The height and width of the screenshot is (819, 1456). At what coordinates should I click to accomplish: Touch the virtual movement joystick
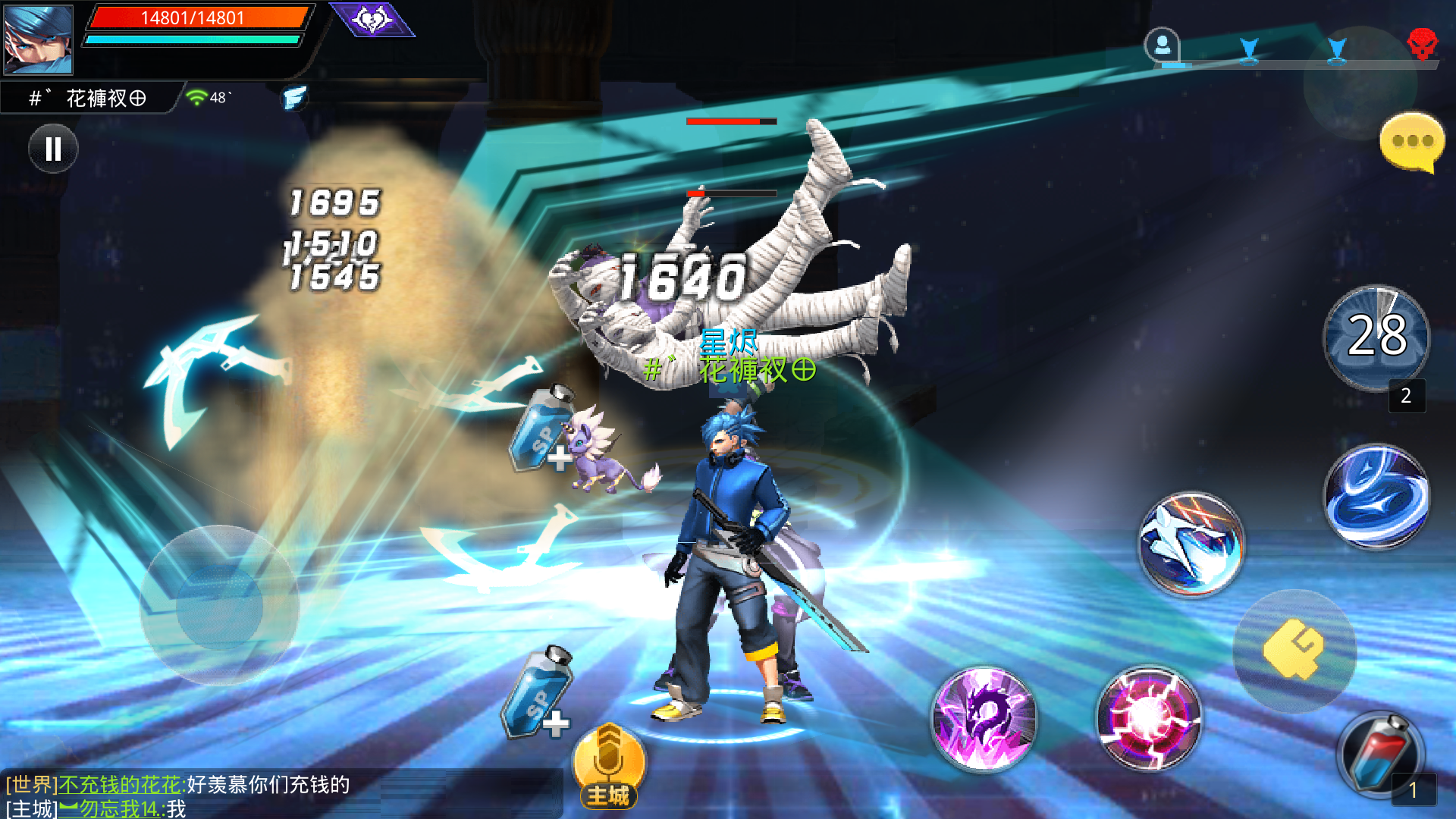(220, 606)
